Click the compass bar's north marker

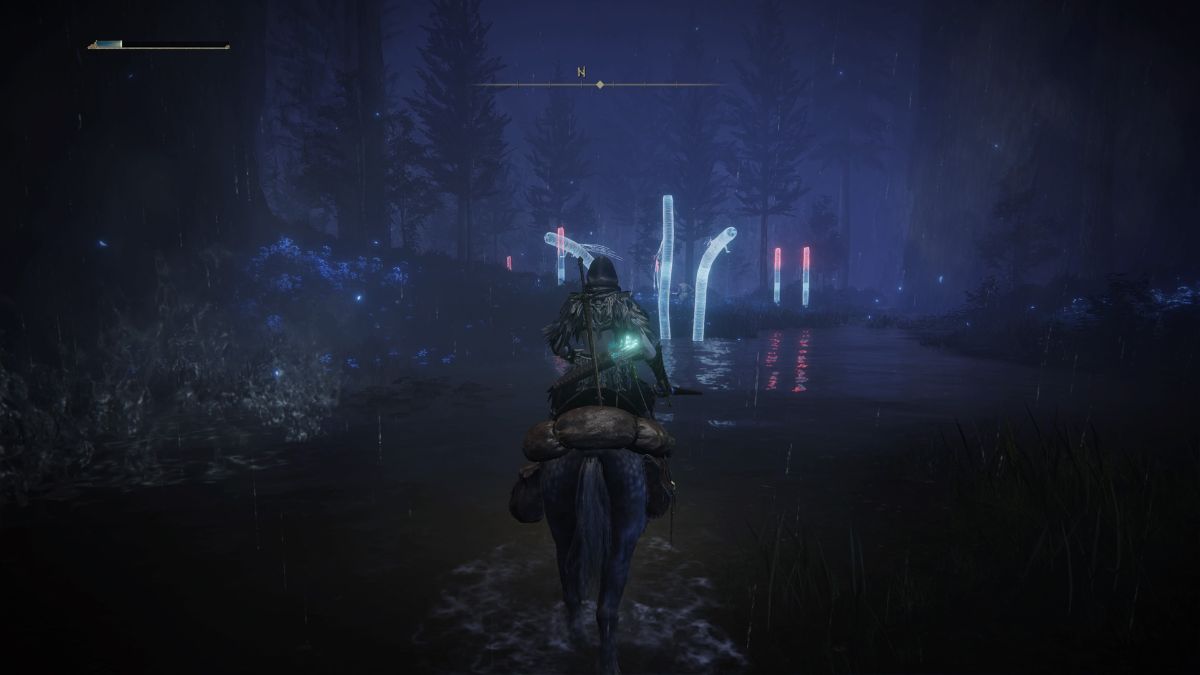point(580,72)
